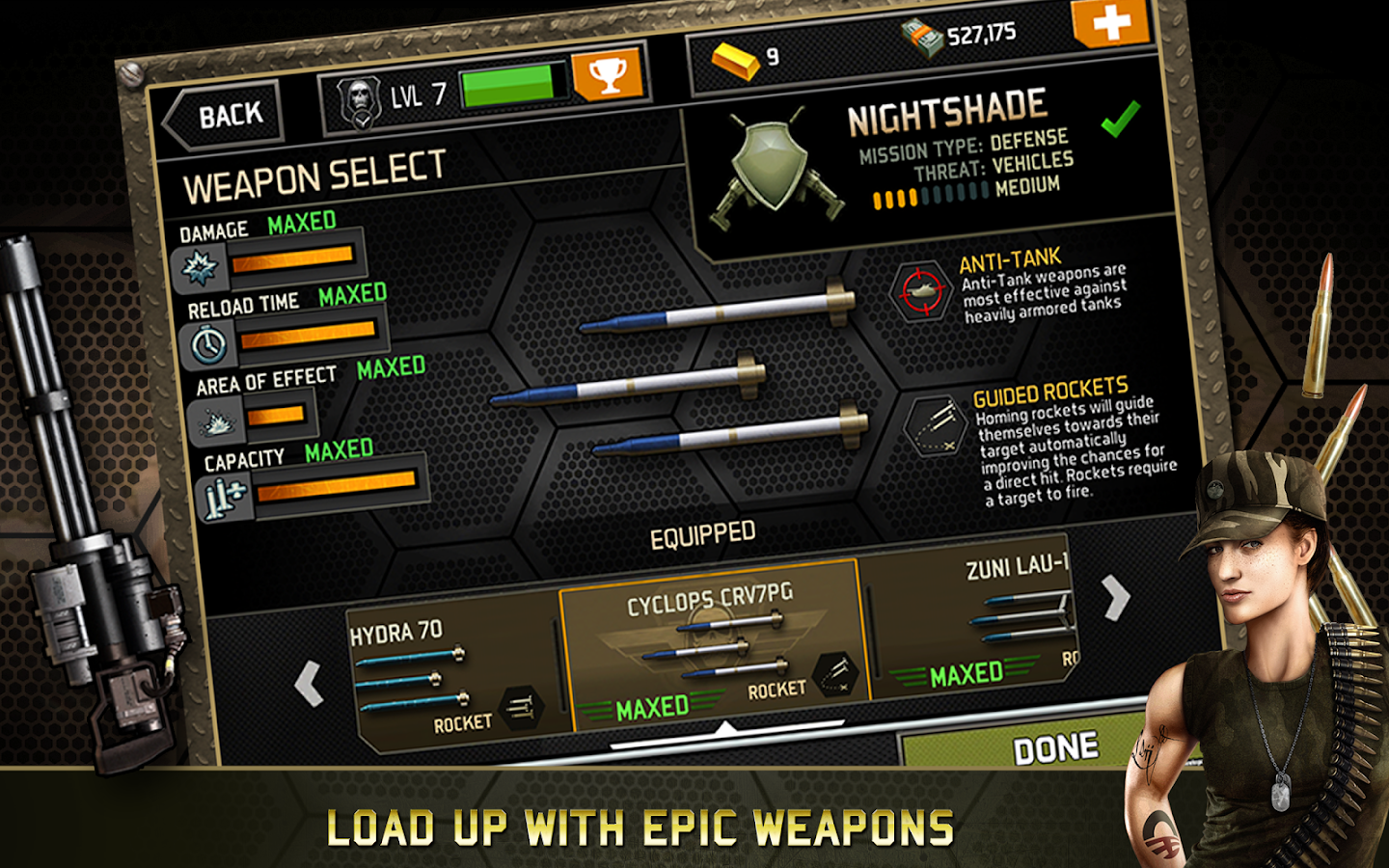Click the Damage explosion stat icon

click(x=200, y=267)
